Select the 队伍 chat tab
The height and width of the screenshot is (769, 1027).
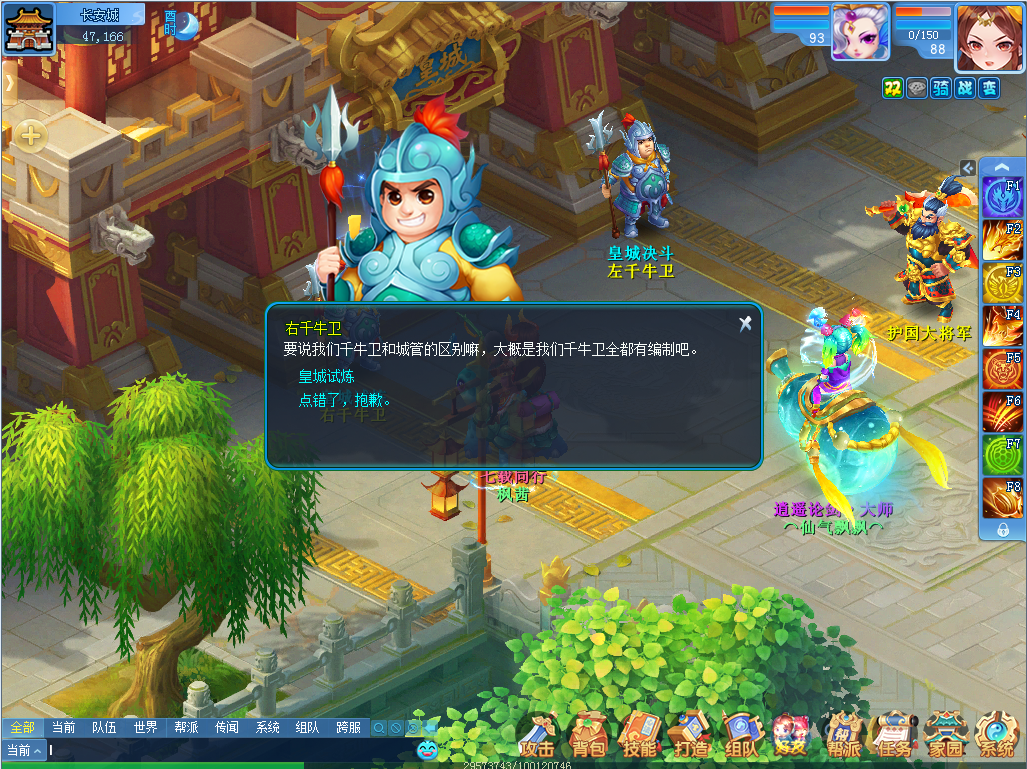coord(104,728)
